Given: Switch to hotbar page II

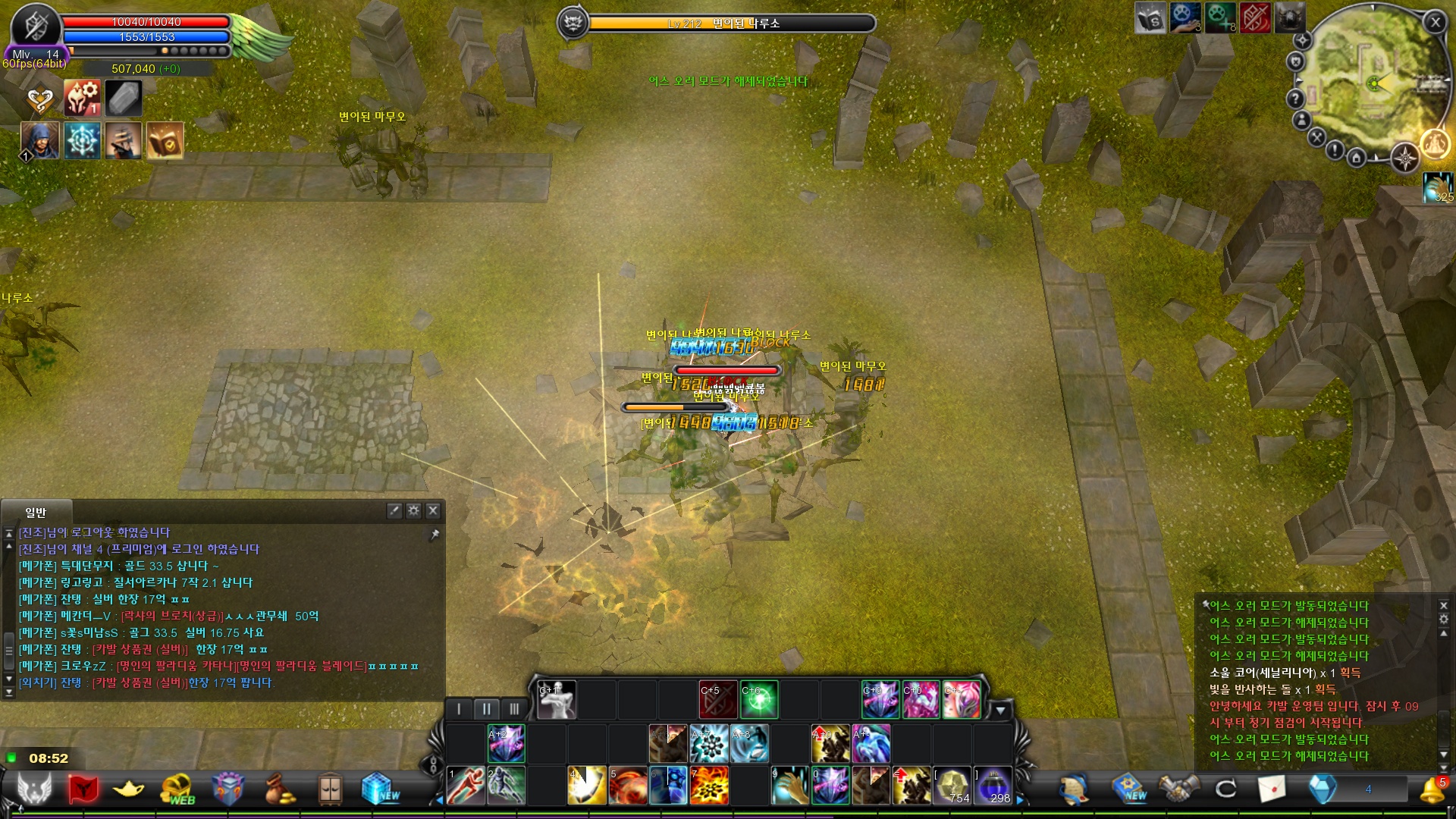Looking at the screenshot, I should pyautogui.click(x=486, y=709).
